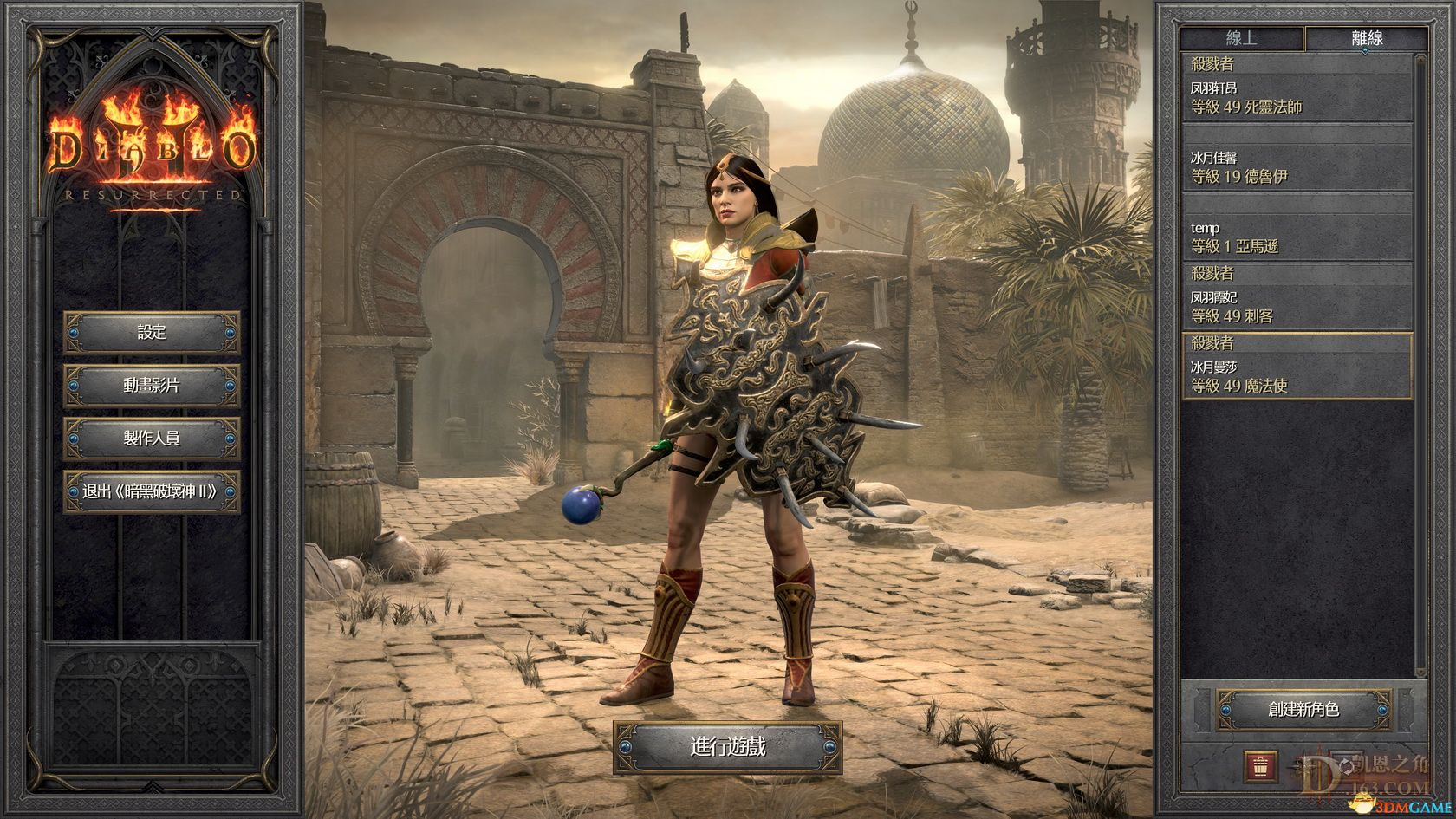Start the game with 進行遊戲

pos(728,746)
